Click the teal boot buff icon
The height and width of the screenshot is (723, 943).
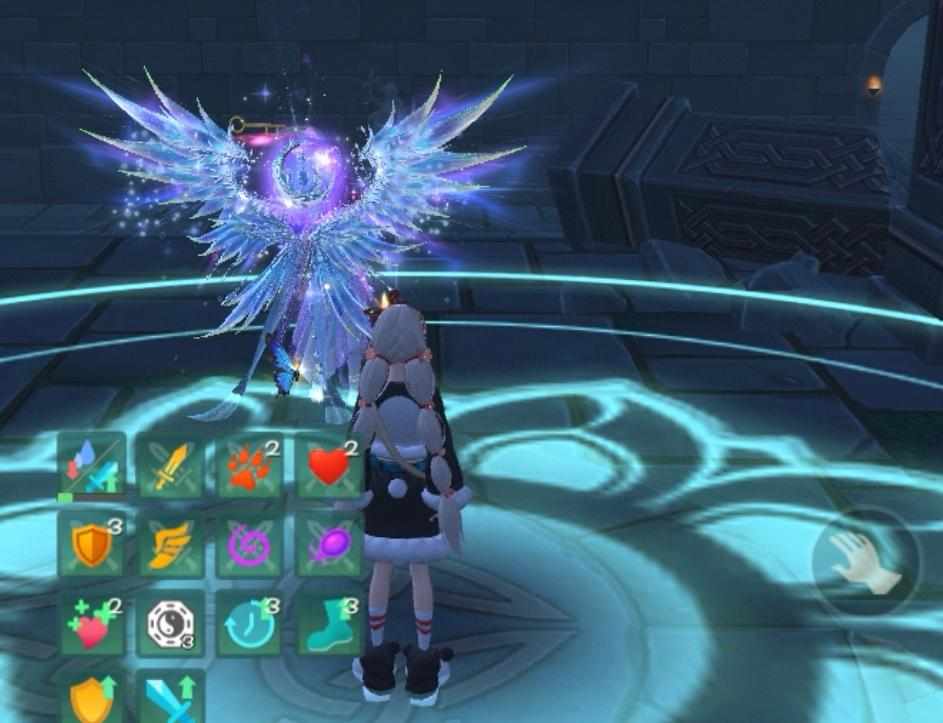(x=329, y=625)
